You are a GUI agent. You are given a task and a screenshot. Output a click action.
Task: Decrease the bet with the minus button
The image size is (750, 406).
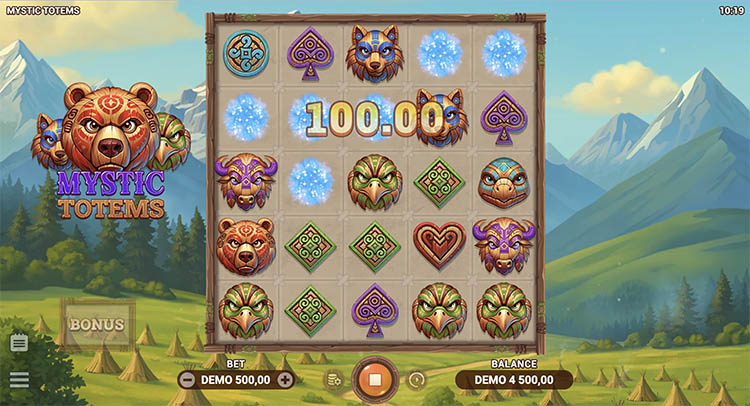[188, 380]
